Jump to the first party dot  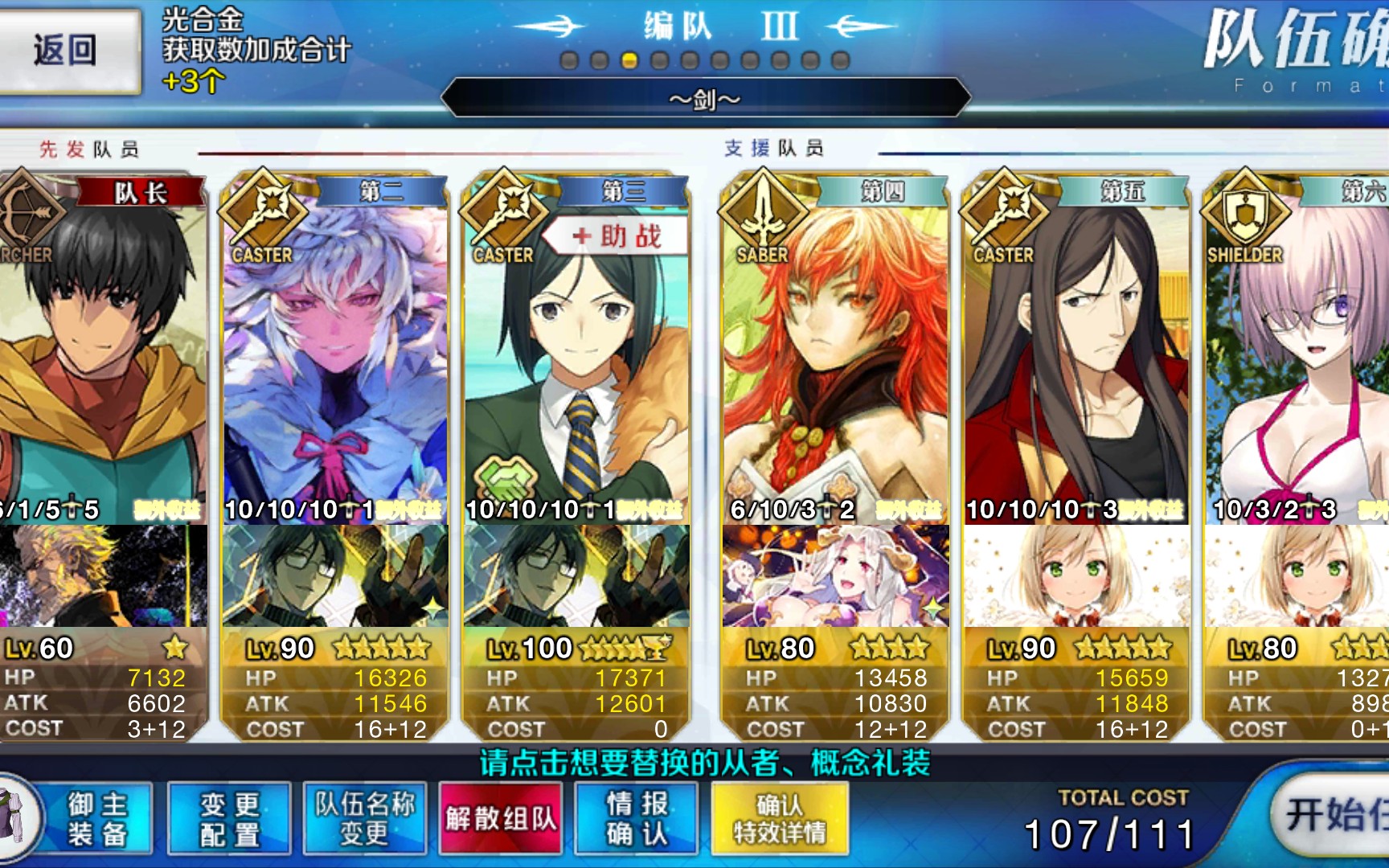coord(569,61)
